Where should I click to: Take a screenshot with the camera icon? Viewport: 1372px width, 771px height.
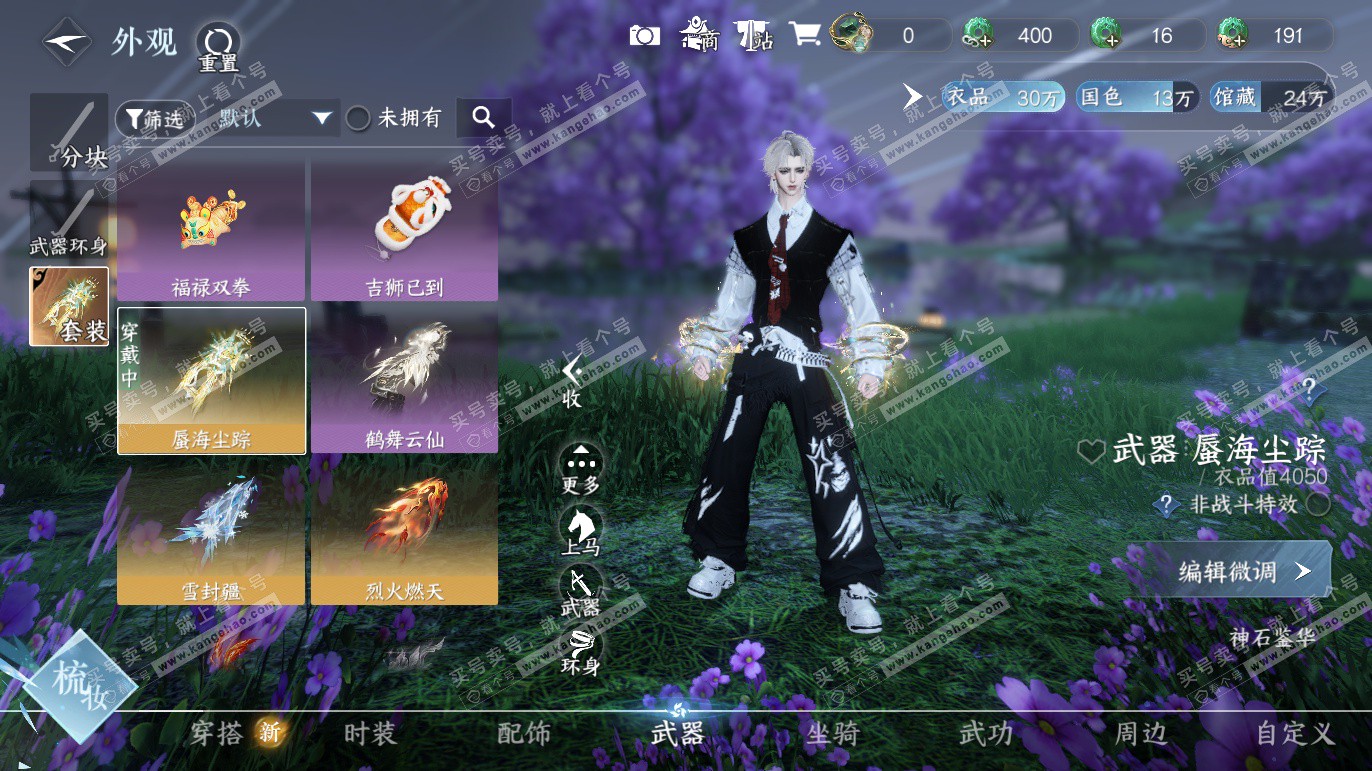645,36
